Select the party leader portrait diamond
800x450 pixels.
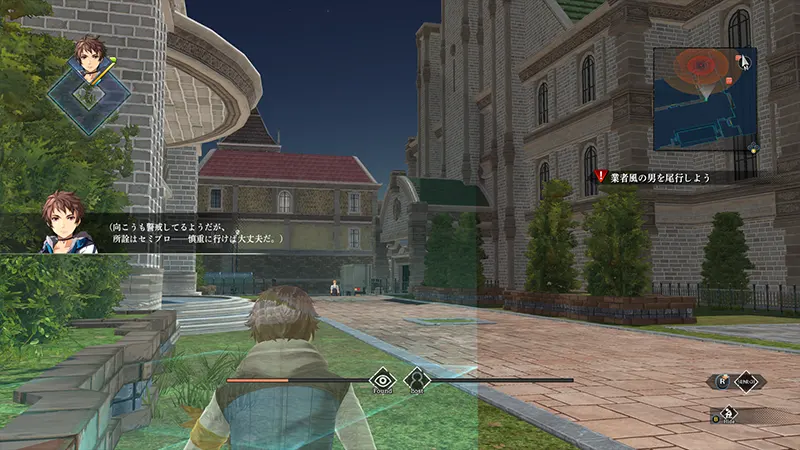[89, 92]
